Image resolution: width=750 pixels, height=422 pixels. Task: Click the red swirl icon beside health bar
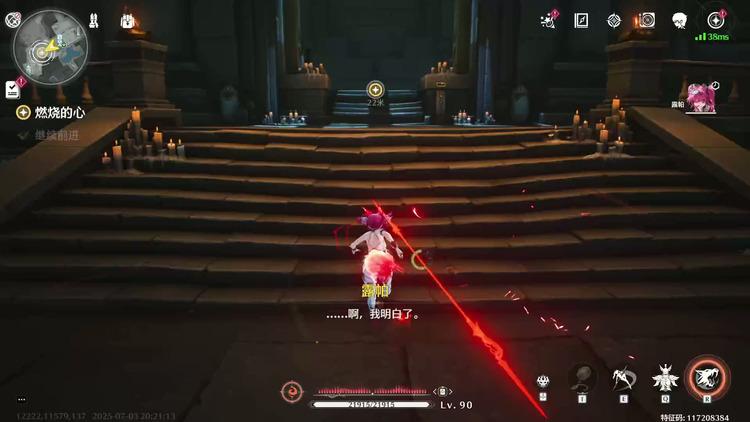292,391
